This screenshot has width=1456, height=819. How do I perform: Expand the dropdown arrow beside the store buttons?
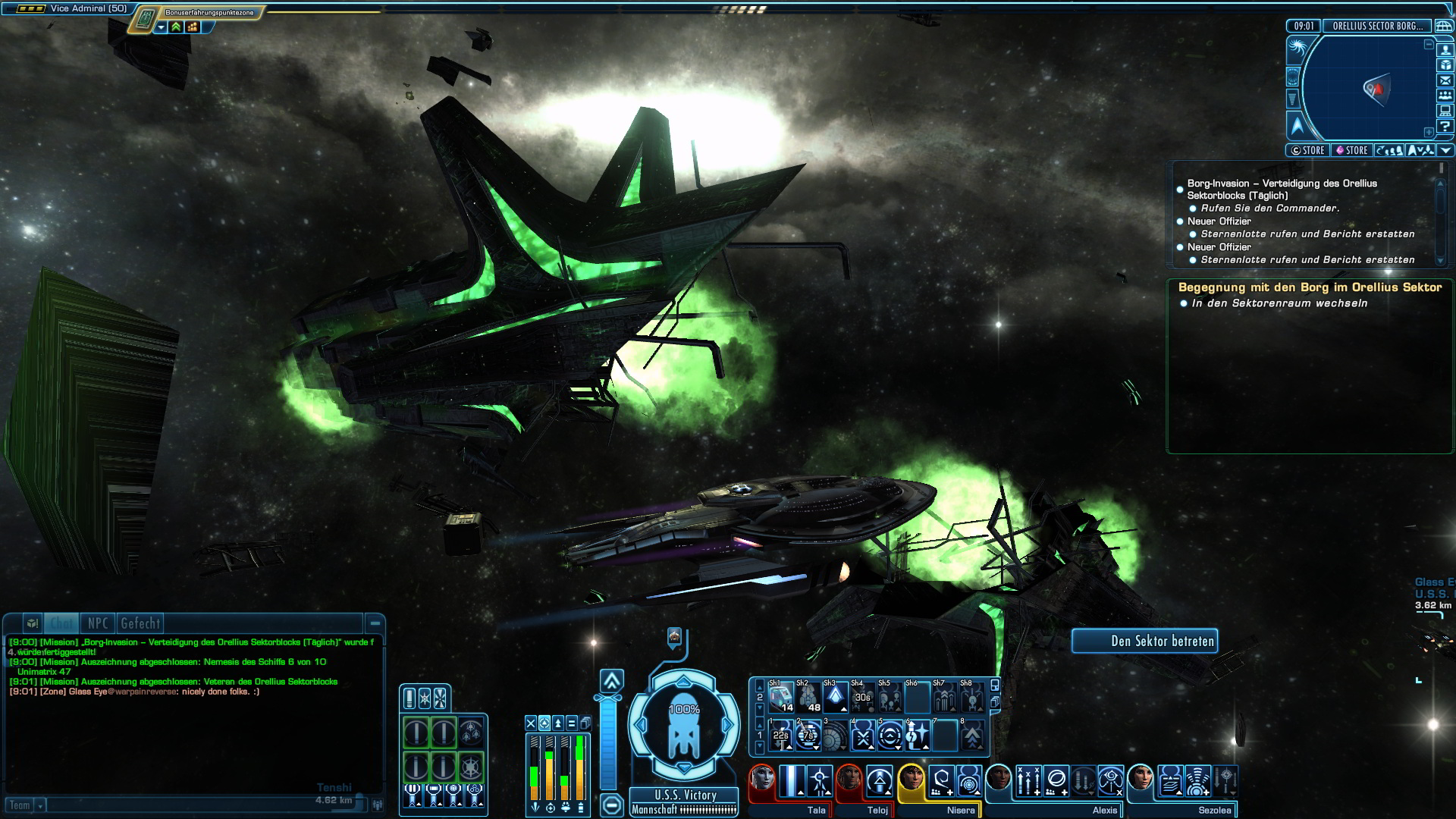pos(1446,150)
